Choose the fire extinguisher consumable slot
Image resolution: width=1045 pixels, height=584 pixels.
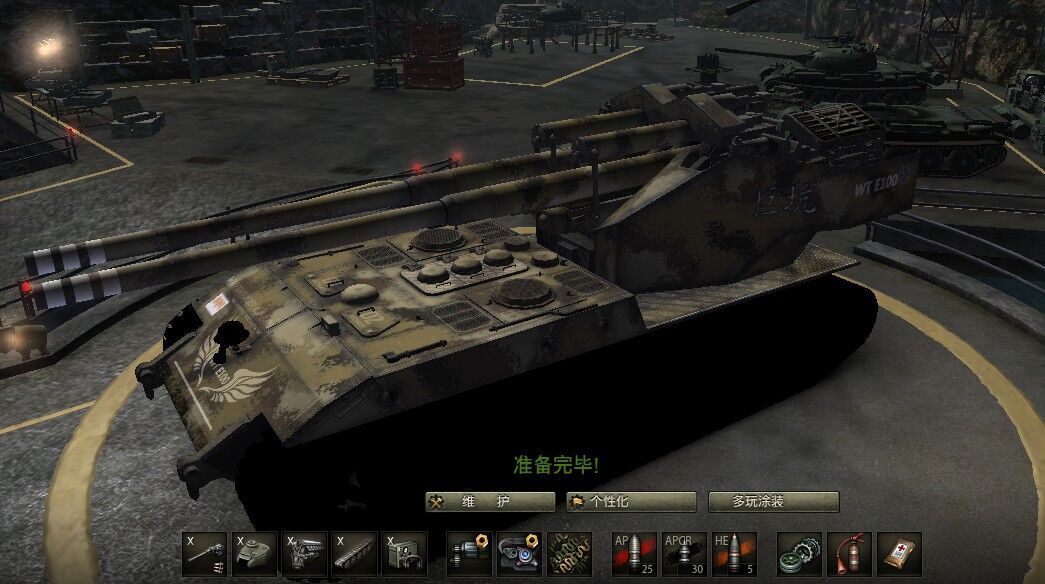[849, 553]
